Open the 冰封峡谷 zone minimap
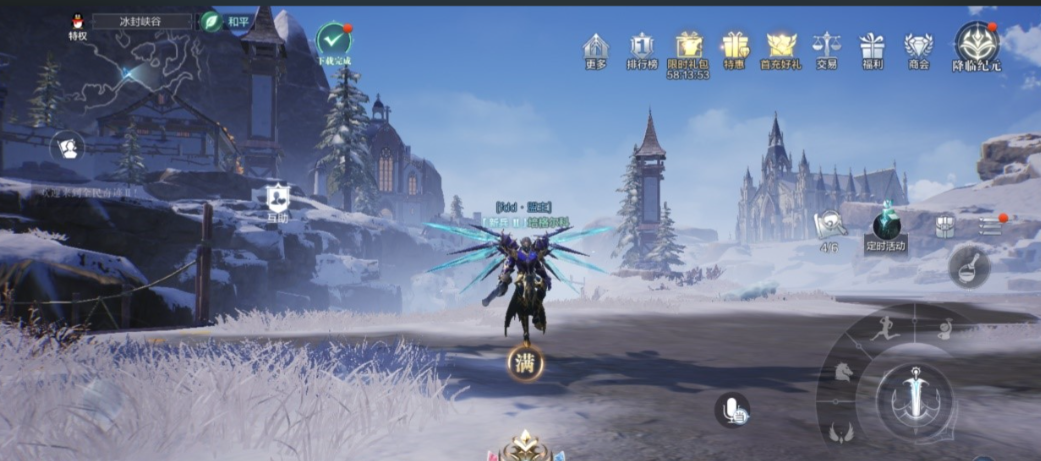This screenshot has width=1041, height=461. point(142,21)
